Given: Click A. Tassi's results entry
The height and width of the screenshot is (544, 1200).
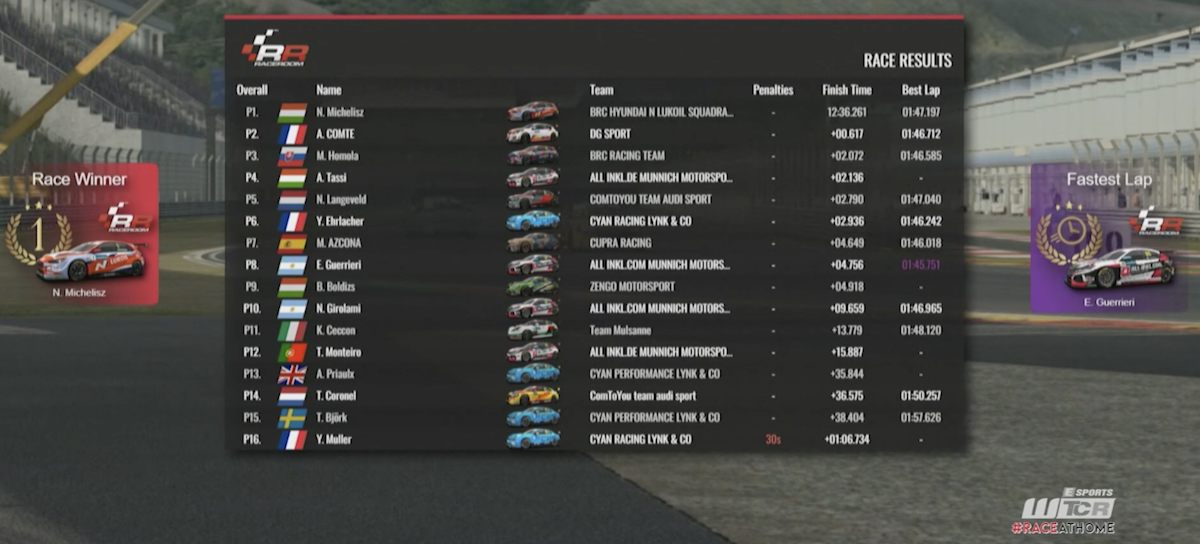Looking at the screenshot, I should tap(595, 178).
